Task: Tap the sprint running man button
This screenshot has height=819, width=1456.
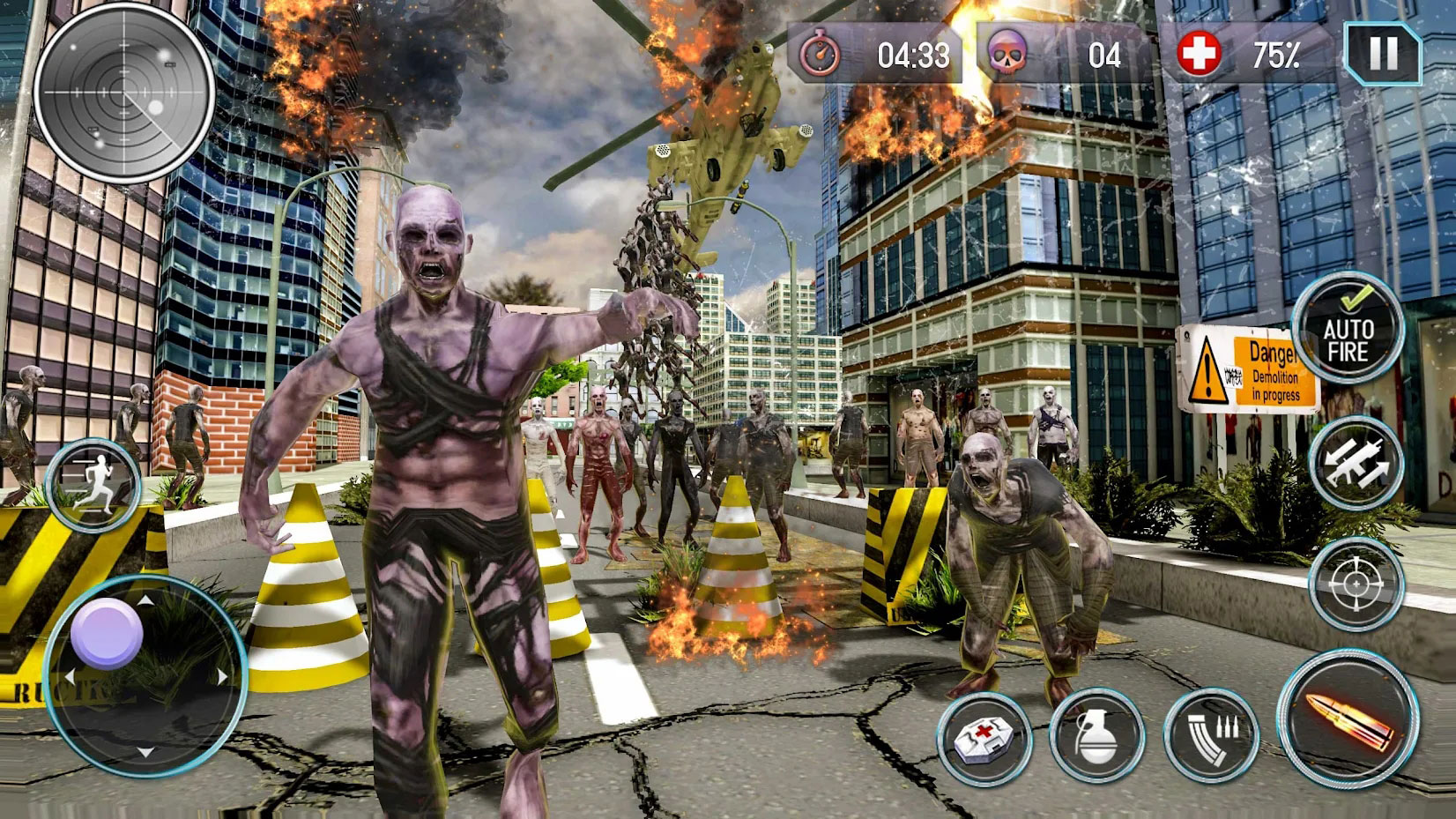Action: pos(93,484)
